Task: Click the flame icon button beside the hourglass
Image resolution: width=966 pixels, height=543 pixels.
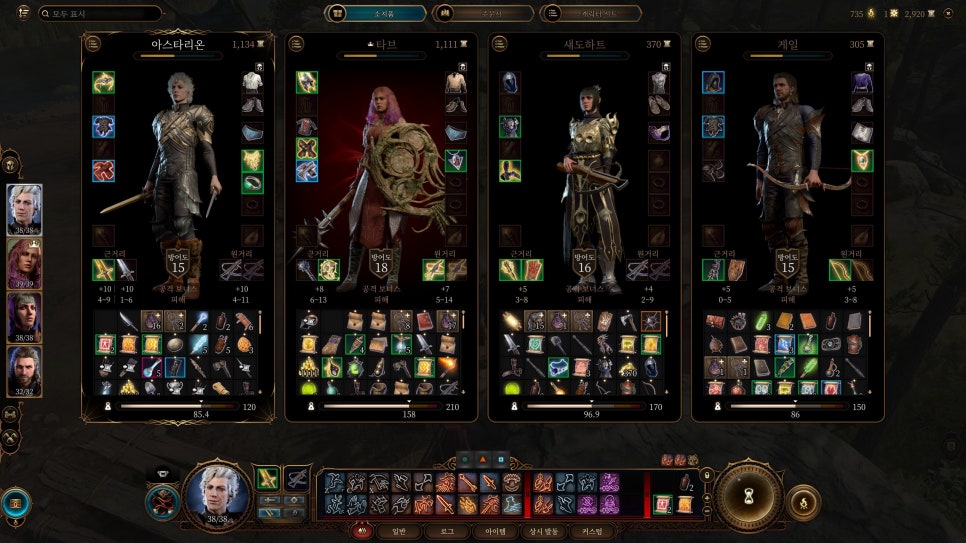Action: [x=803, y=502]
